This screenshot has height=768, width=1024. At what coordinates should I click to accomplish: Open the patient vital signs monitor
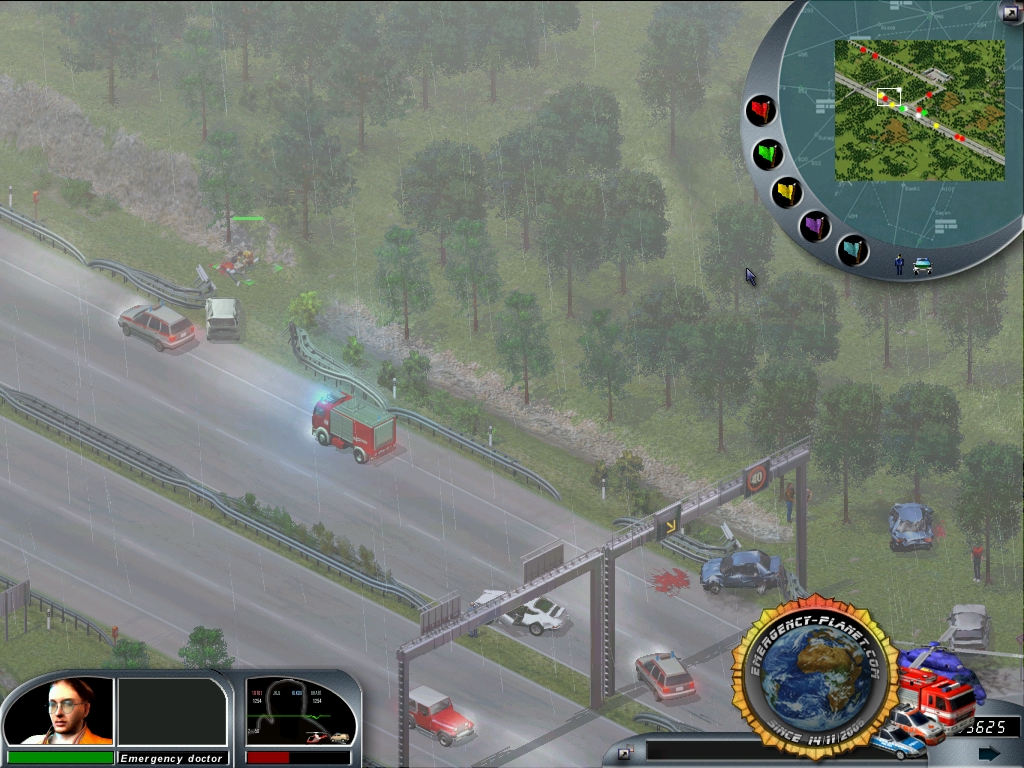(x=301, y=712)
